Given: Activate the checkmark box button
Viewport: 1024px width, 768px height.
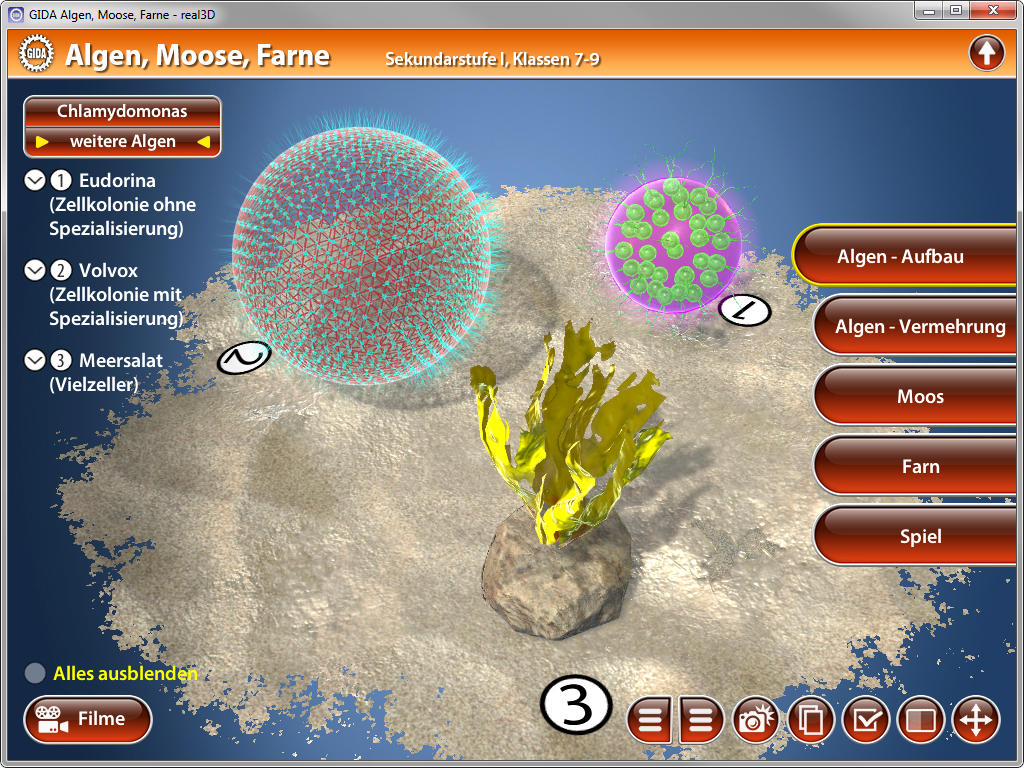Looking at the screenshot, I should pos(866,720).
